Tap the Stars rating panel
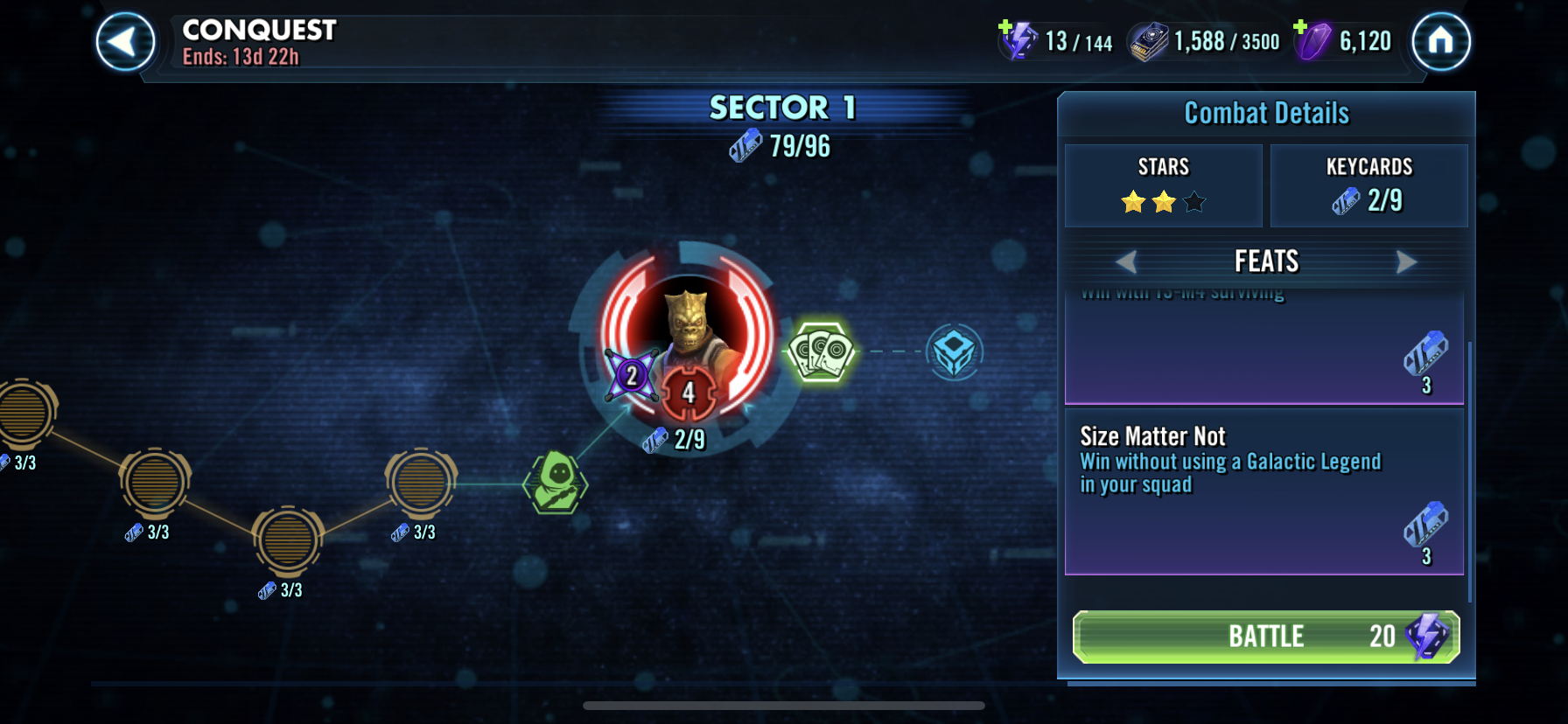Viewport: 1568px width, 724px height. coord(1163,185)
